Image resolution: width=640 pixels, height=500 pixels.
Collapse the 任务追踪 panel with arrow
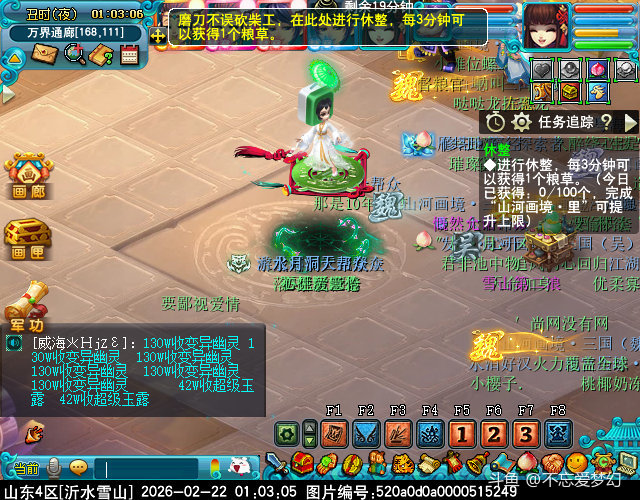point(630,121)
